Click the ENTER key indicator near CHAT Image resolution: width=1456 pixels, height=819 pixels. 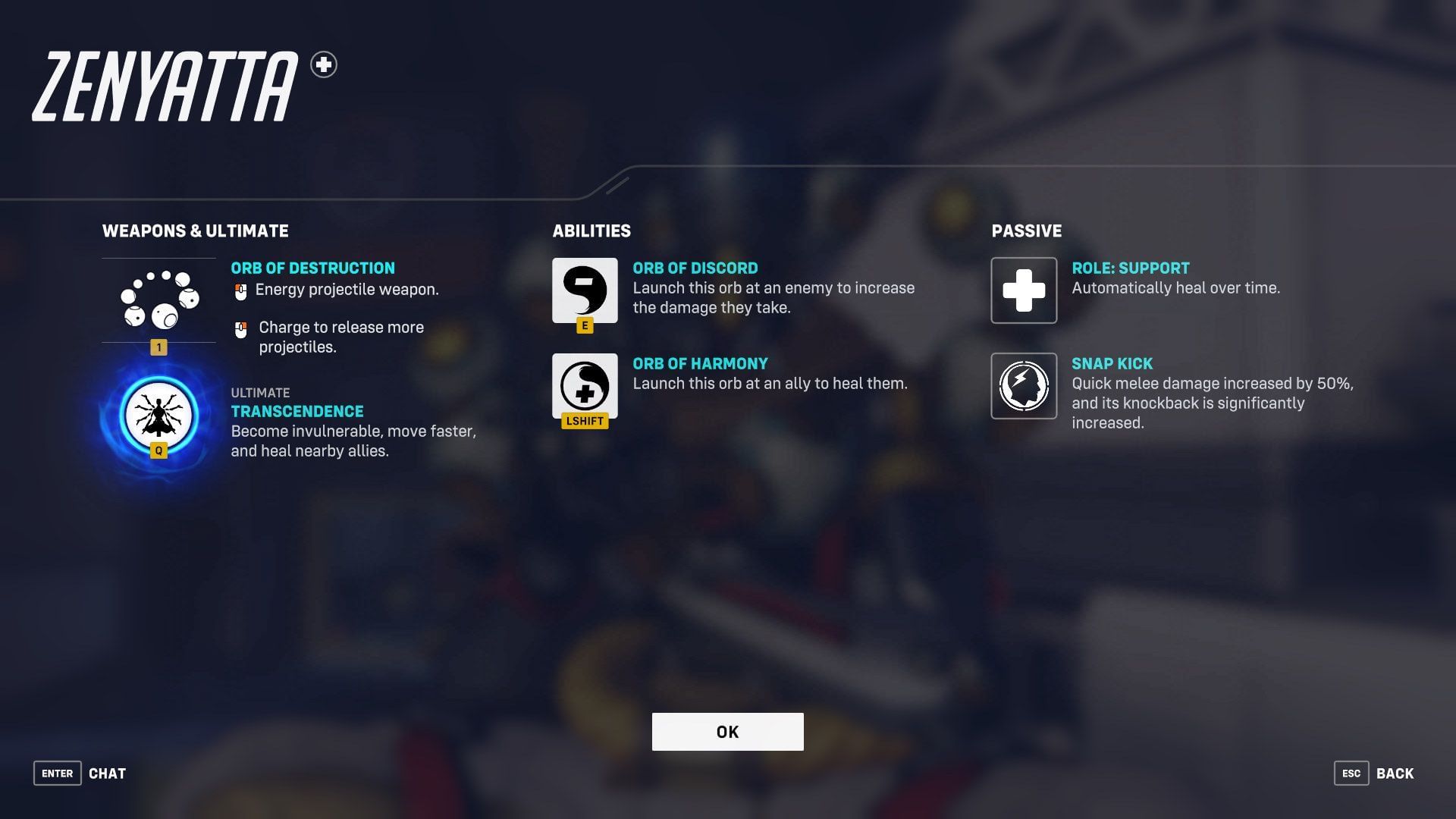(x=57, y=773)
